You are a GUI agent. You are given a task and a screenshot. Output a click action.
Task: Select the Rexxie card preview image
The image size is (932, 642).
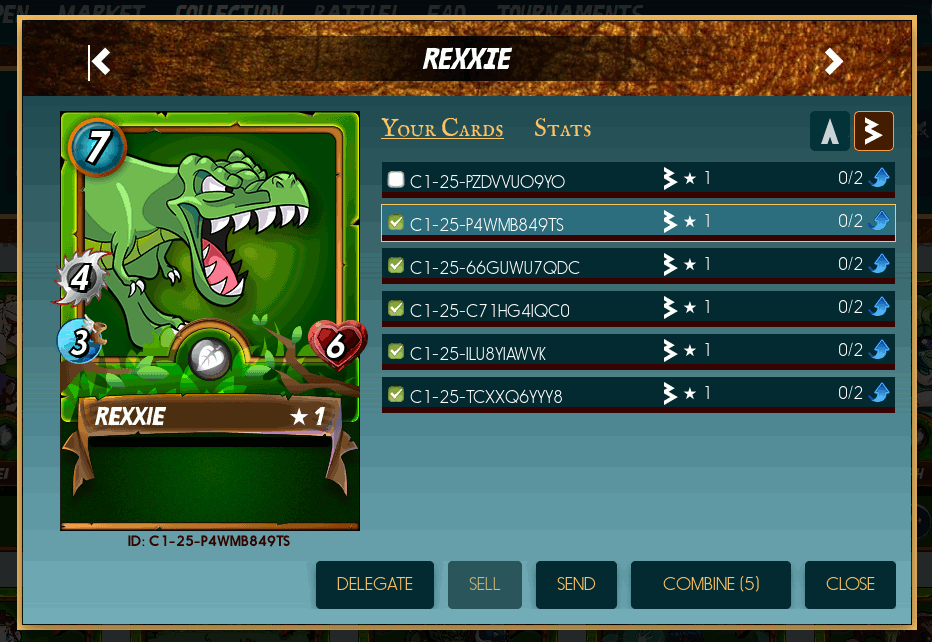[x=210, y=320]
